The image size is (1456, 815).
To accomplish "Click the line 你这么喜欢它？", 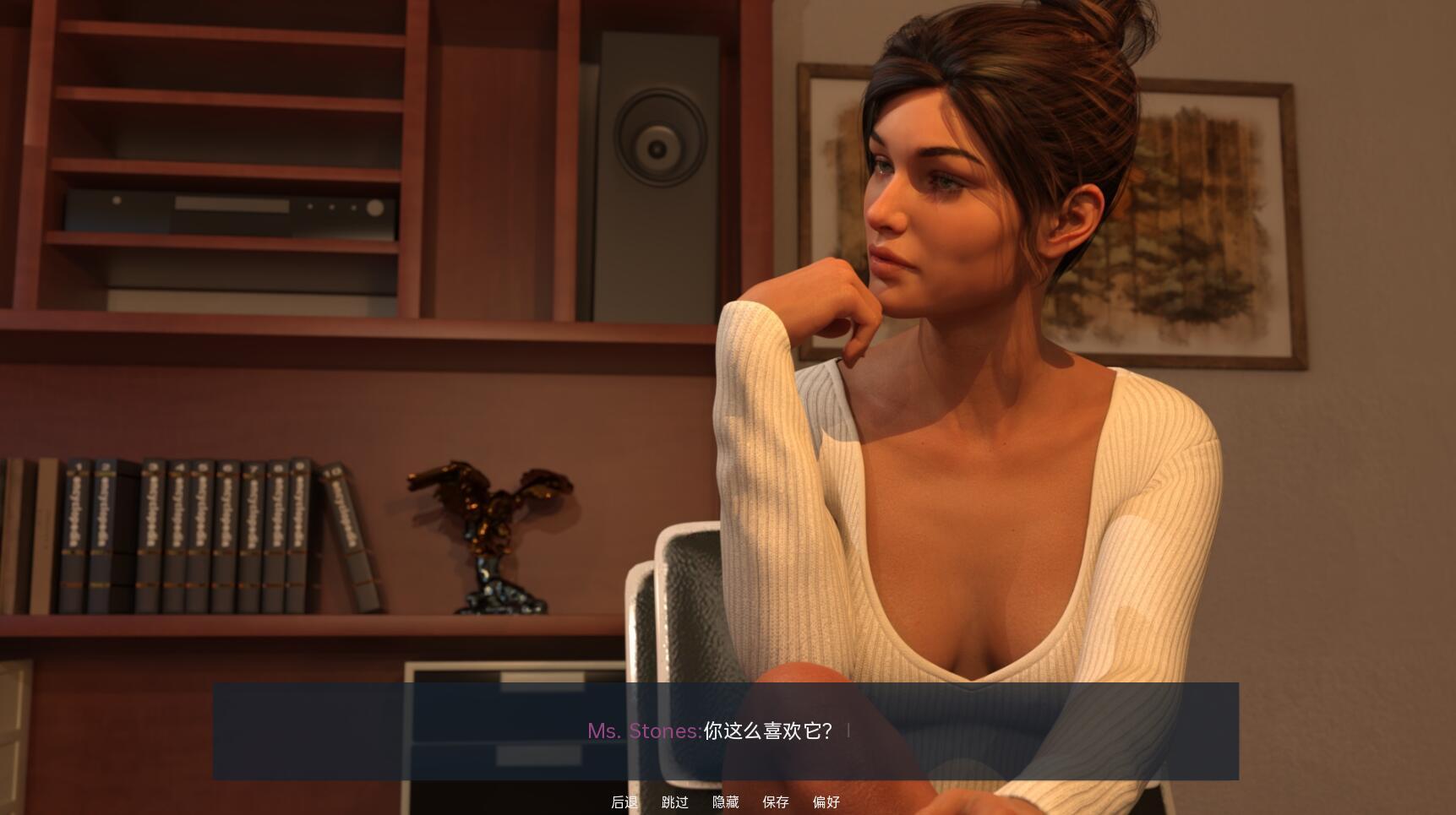I will tap(767, 731).
